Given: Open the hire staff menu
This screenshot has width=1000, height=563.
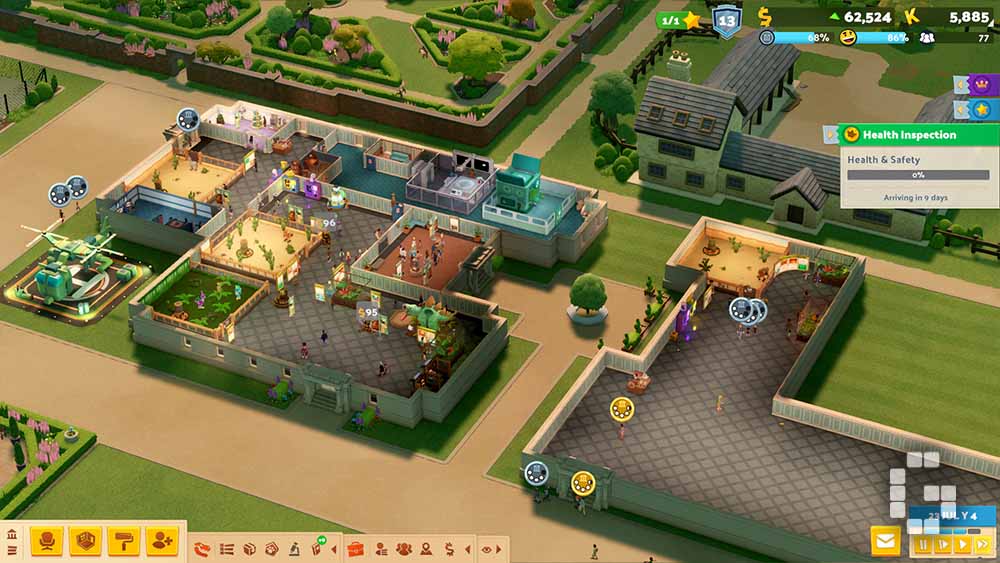Looking at the screenshot, I should [162, 542].
